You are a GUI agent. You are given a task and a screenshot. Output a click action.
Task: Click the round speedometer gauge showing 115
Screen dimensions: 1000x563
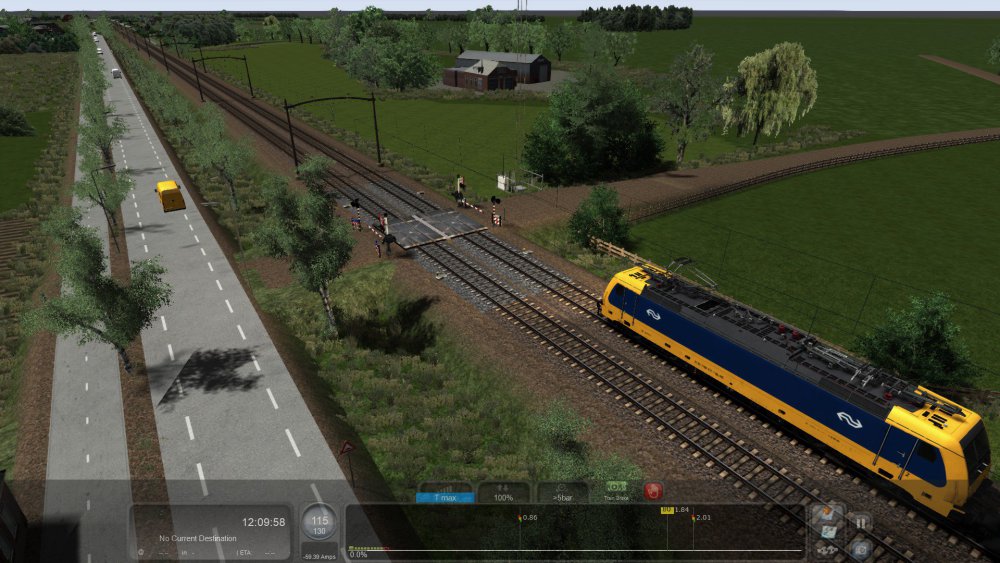[x=320, y=522]
